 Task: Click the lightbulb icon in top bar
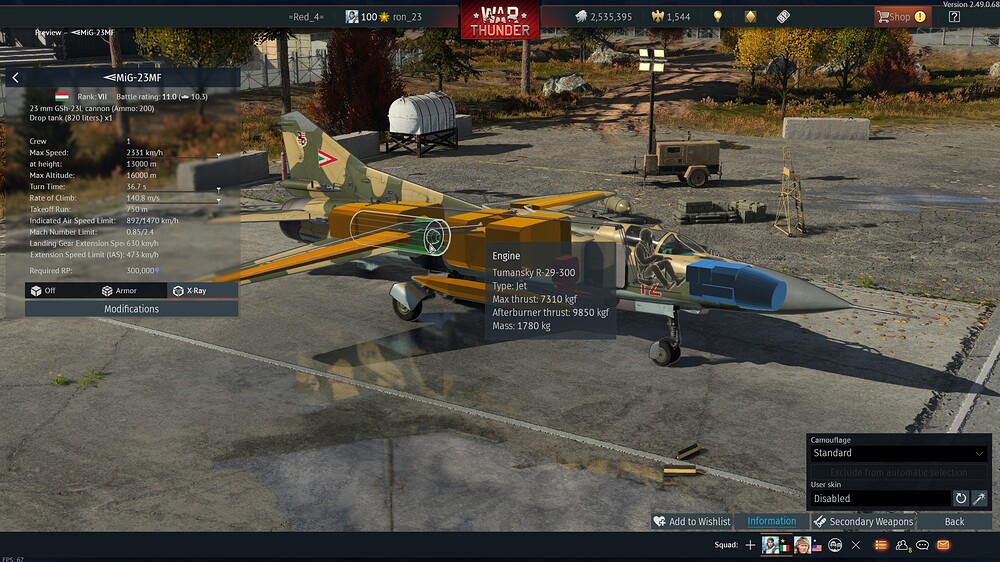click(717, 16)
